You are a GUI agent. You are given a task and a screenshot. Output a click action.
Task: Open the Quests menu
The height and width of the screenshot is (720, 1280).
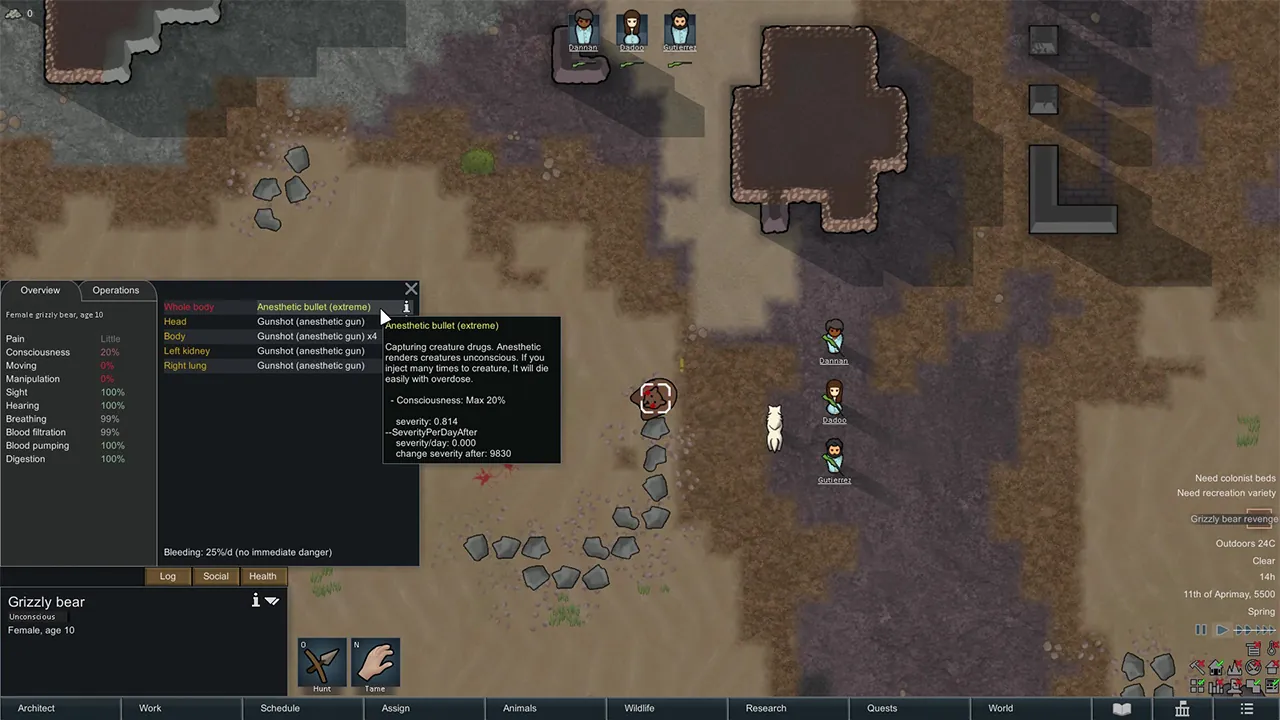pos(882,708)
